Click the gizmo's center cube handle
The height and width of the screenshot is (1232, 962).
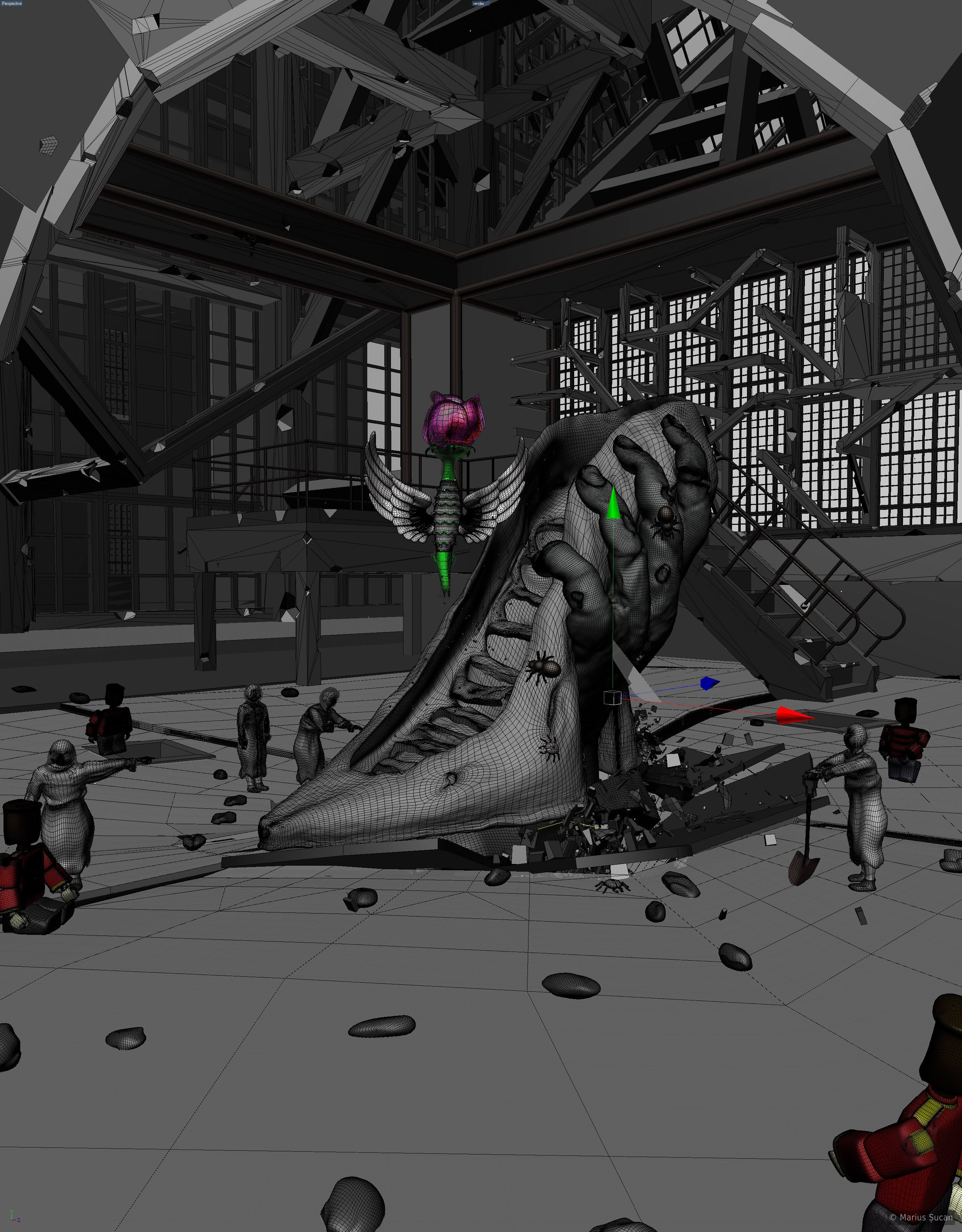click(x=612, y=698)
